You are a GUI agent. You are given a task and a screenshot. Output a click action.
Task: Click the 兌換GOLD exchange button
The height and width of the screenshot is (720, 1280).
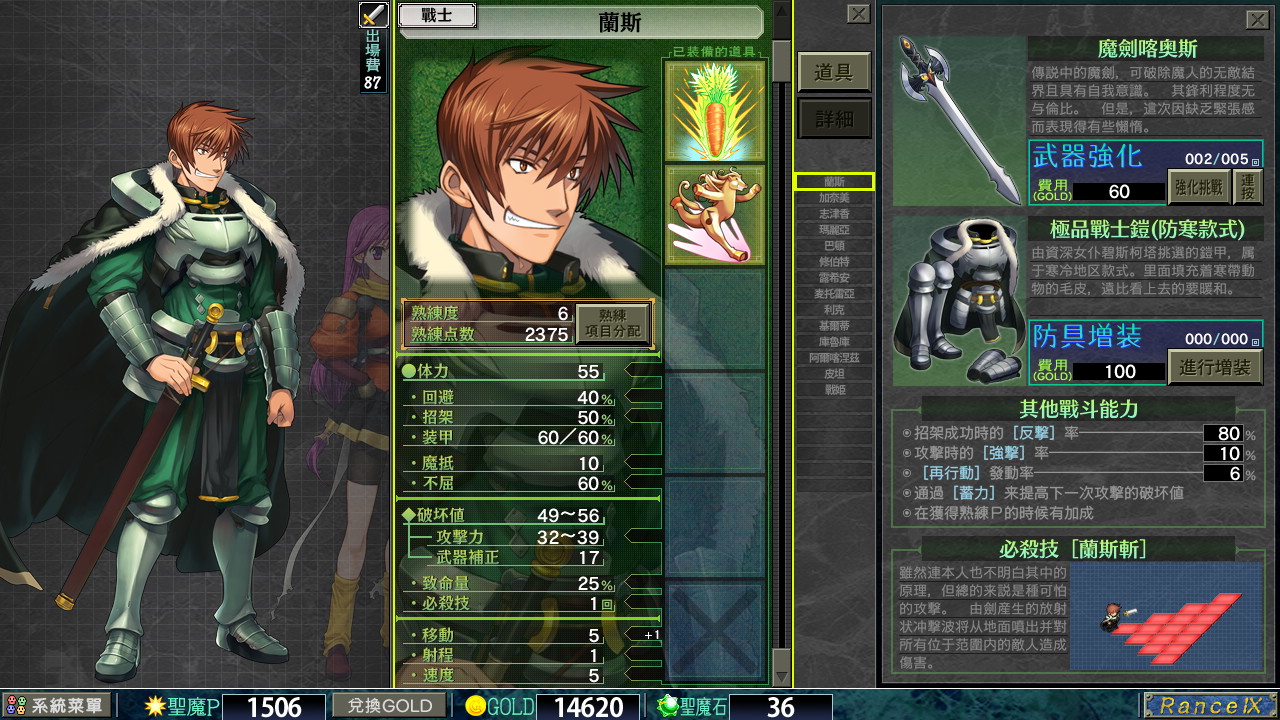pos(390,706)
